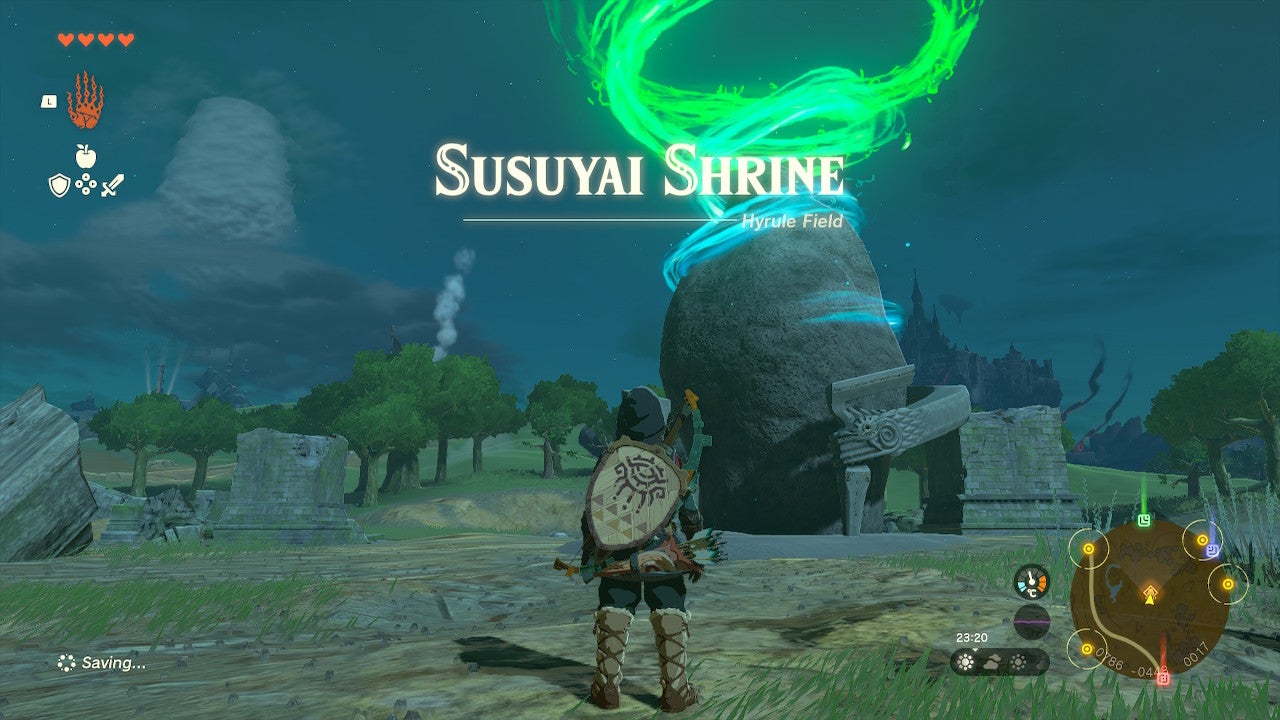1280x720 pixels.
Task: Select the red shrine marker on minimap
Action: tap(1163, 677)
